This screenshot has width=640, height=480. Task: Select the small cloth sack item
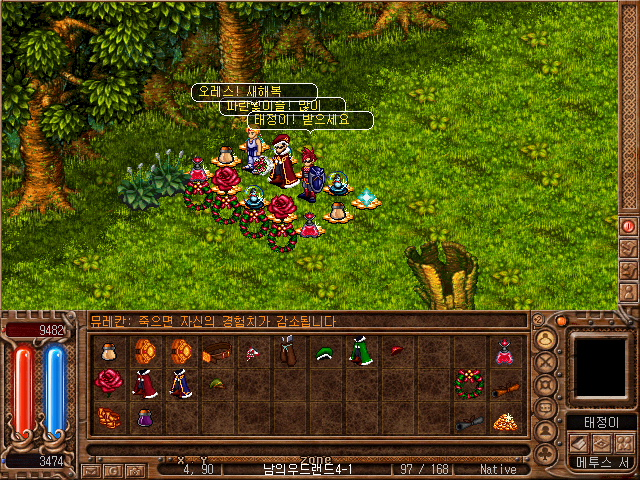[x=108, y=351]
